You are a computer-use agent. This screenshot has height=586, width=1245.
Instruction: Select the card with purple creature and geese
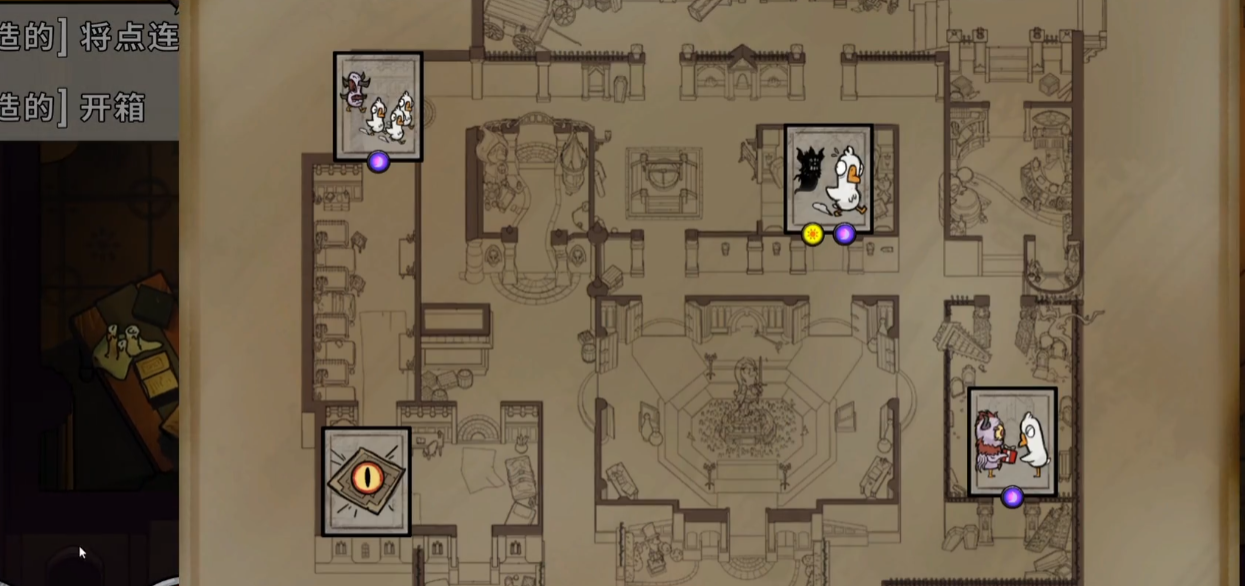(378, 104)
